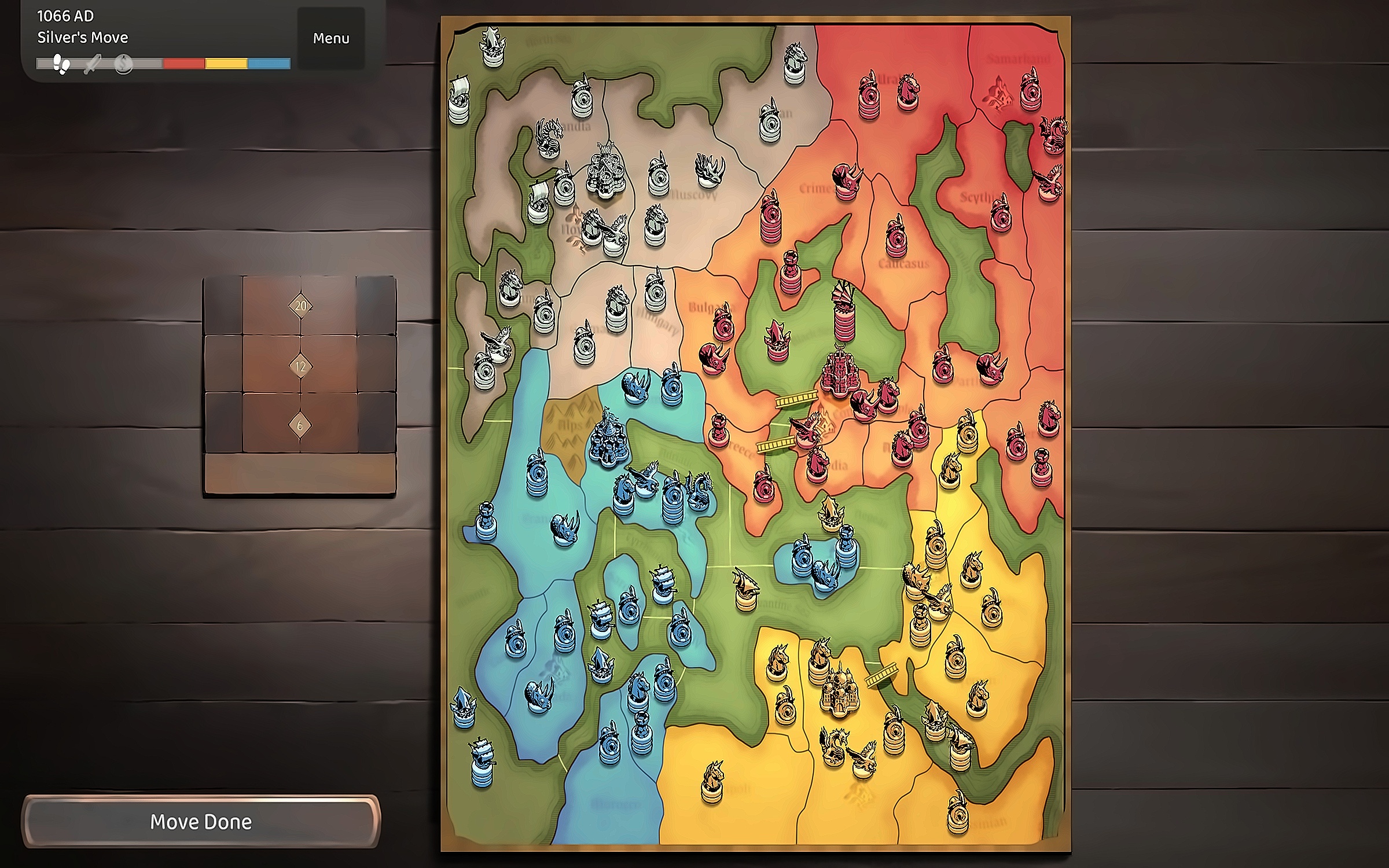
Task: Choose the 12 diamond marker
Action: pos(300,366)
